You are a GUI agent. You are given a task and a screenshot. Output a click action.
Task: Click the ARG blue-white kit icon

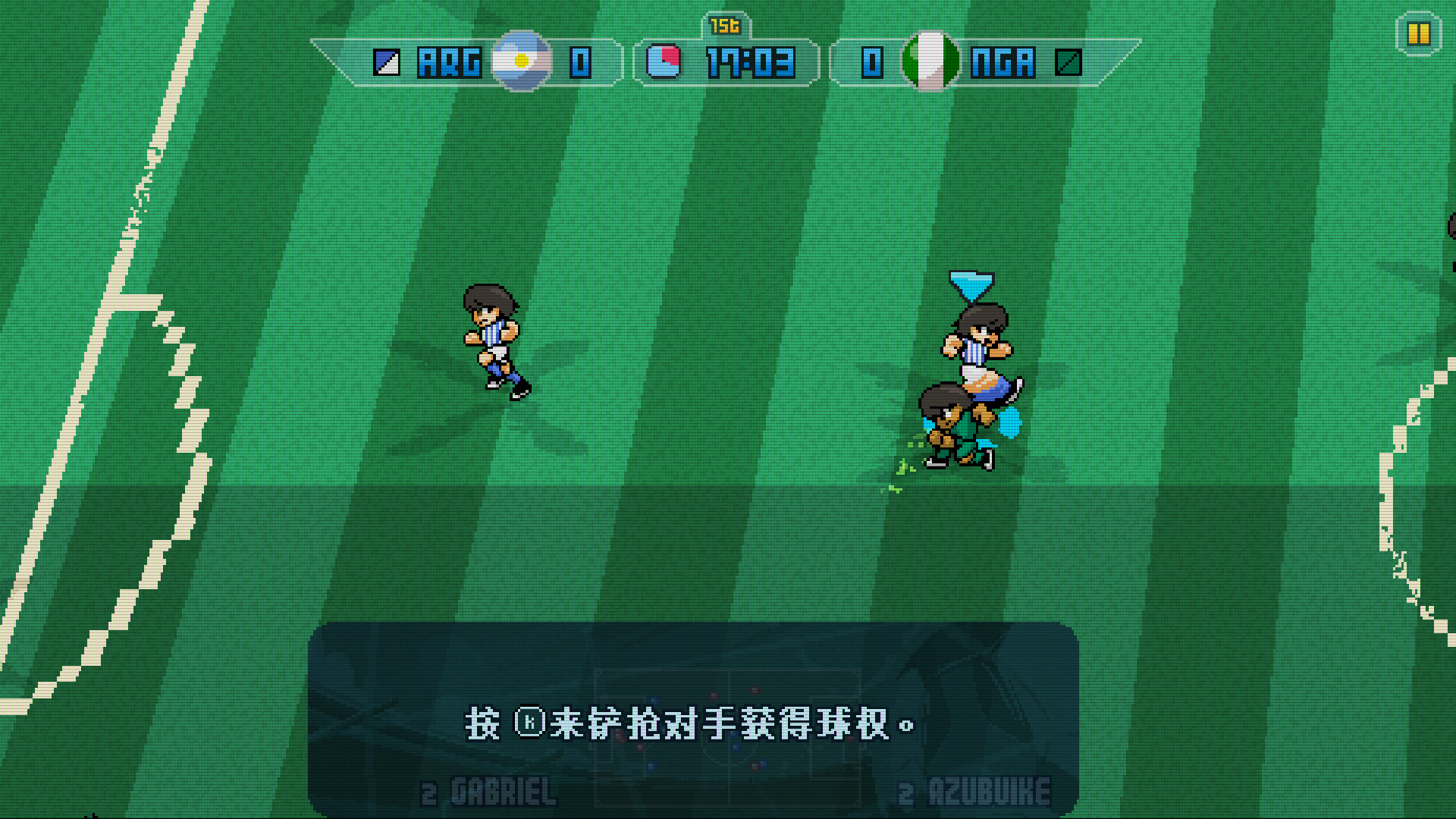tap(386, 64)
